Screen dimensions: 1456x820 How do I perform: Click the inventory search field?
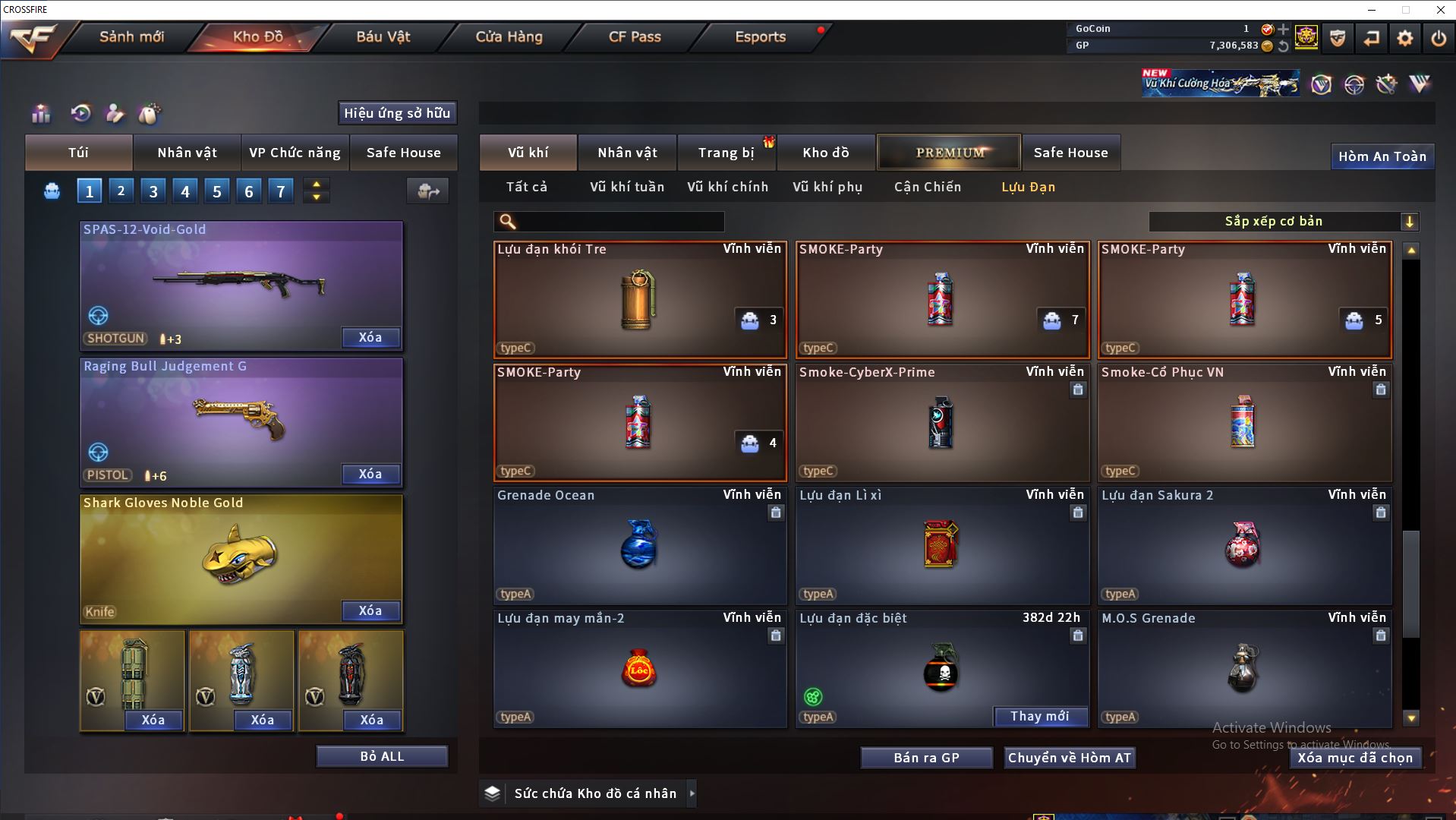[619, 222]
